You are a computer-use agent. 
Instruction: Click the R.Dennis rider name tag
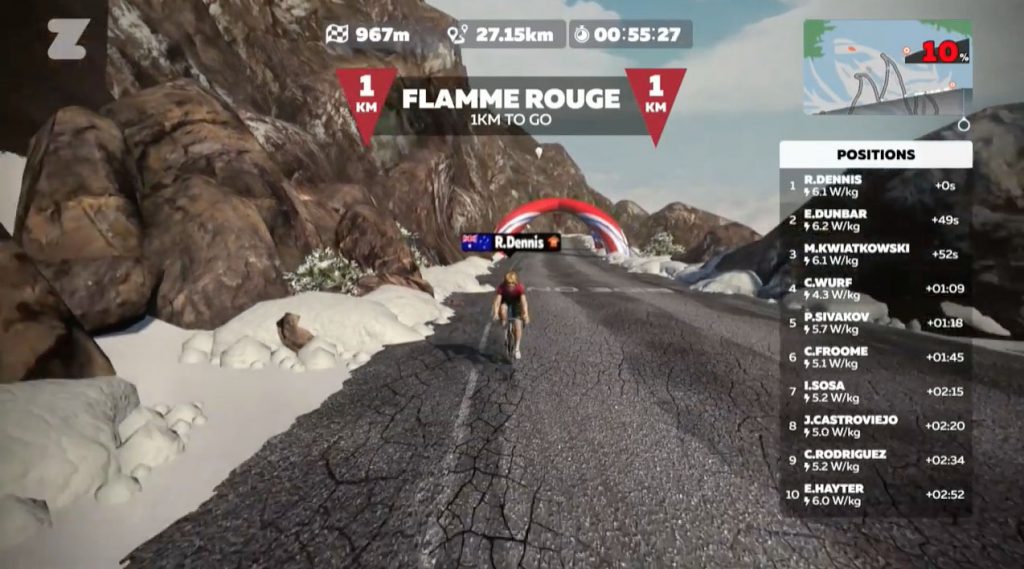coord(511,242)
